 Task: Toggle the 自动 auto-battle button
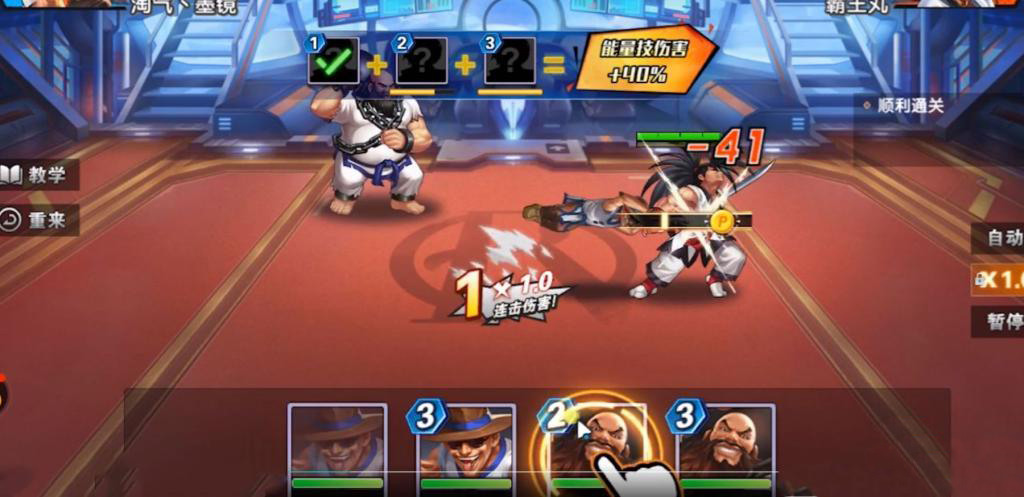click(1000, 238)
